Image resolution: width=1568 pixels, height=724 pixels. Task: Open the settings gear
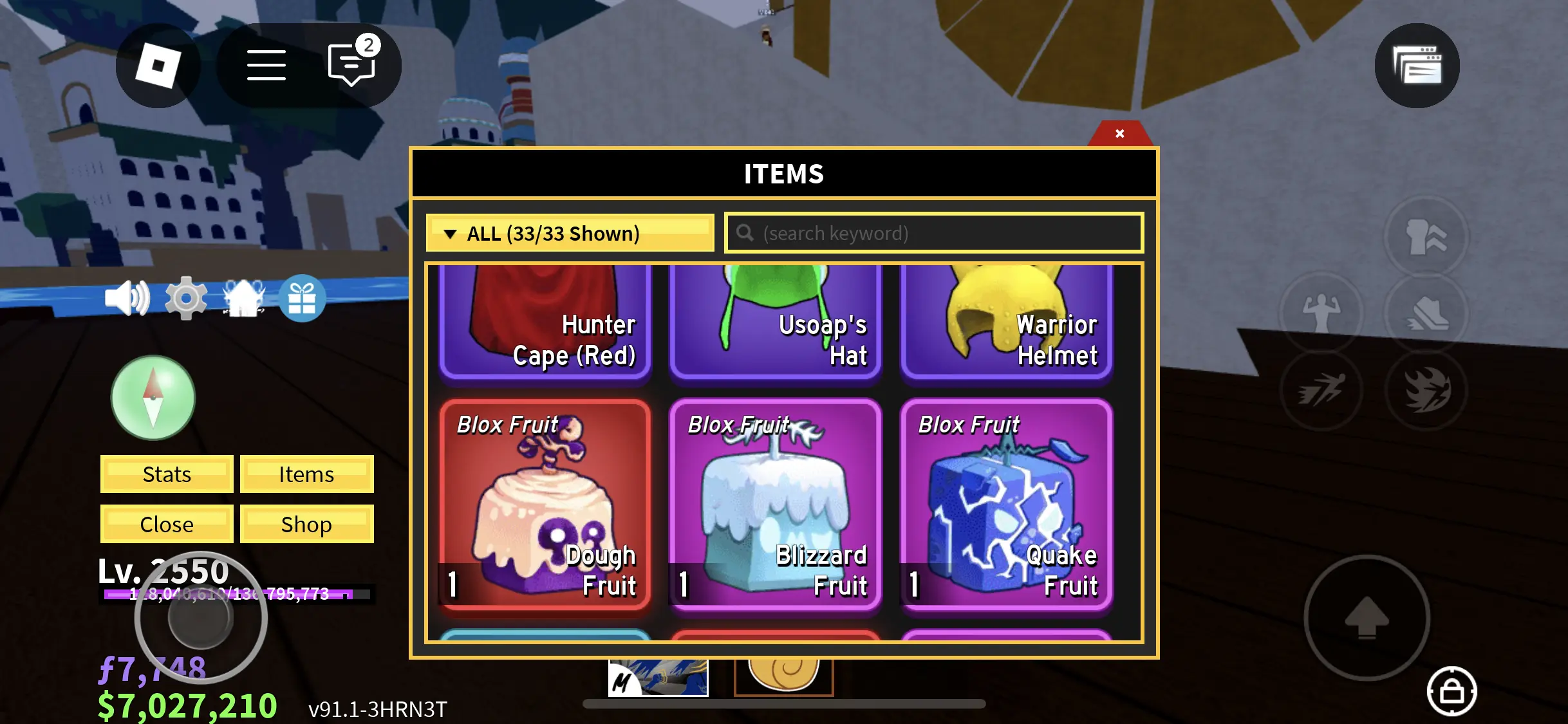185,298
